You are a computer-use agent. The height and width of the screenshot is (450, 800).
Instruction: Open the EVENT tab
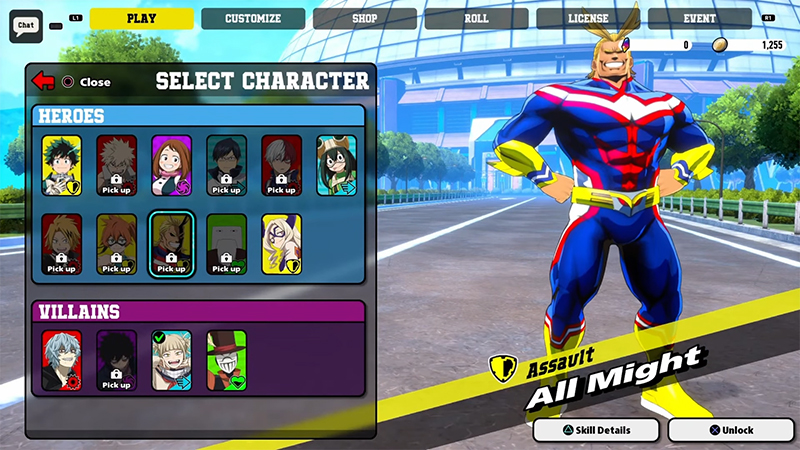pos(699,18)
